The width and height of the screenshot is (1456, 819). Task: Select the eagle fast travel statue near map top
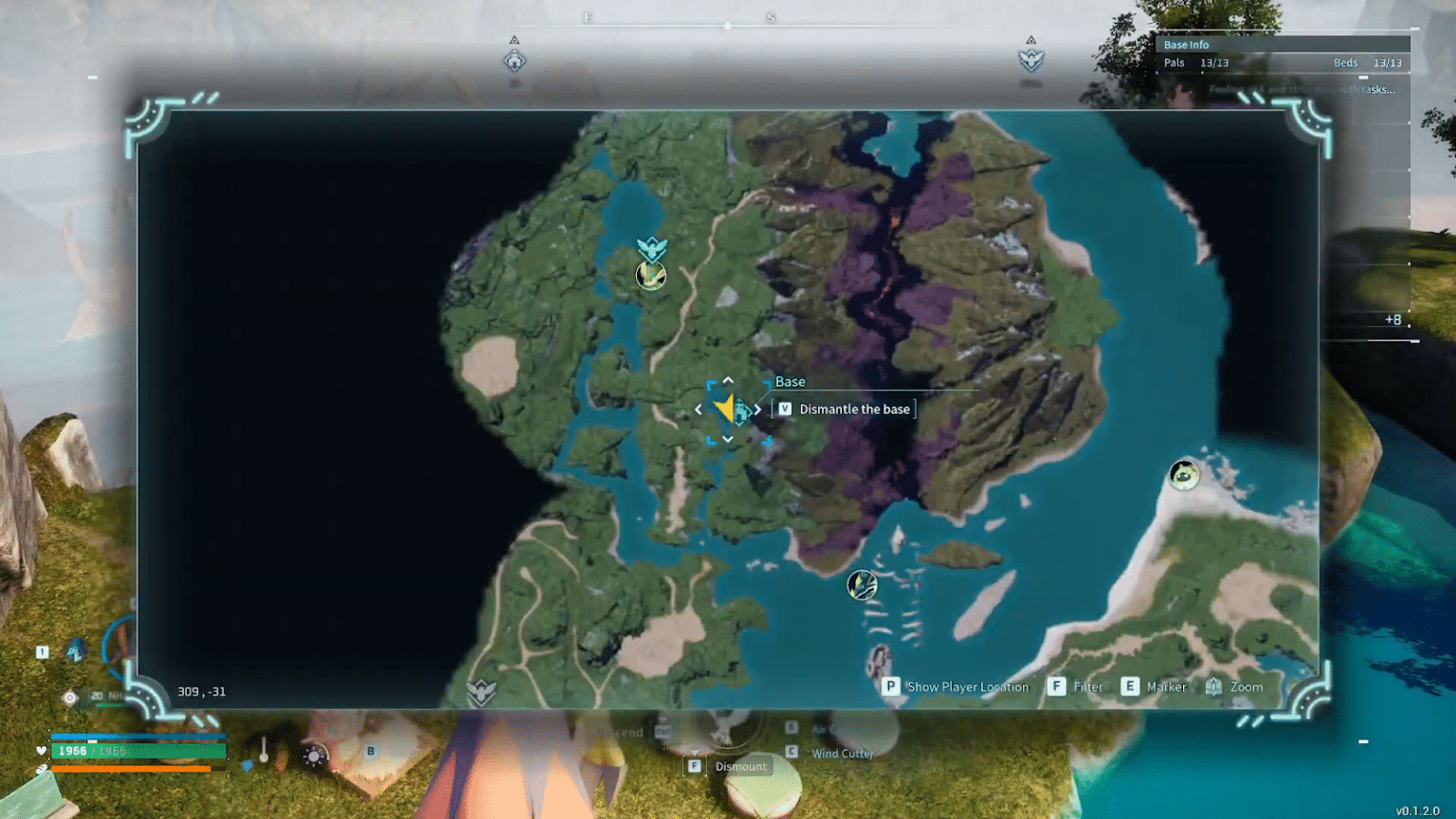(x=649, y=248)
